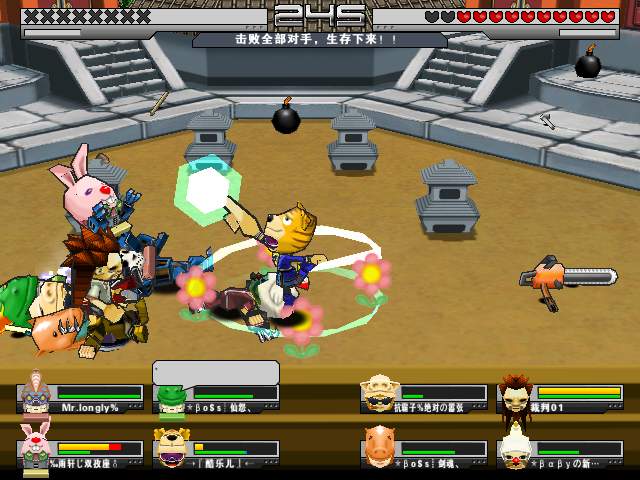640x480 pixels.
Task: Select the pink bunny player portrait
Action: click(x=36, y=447)
